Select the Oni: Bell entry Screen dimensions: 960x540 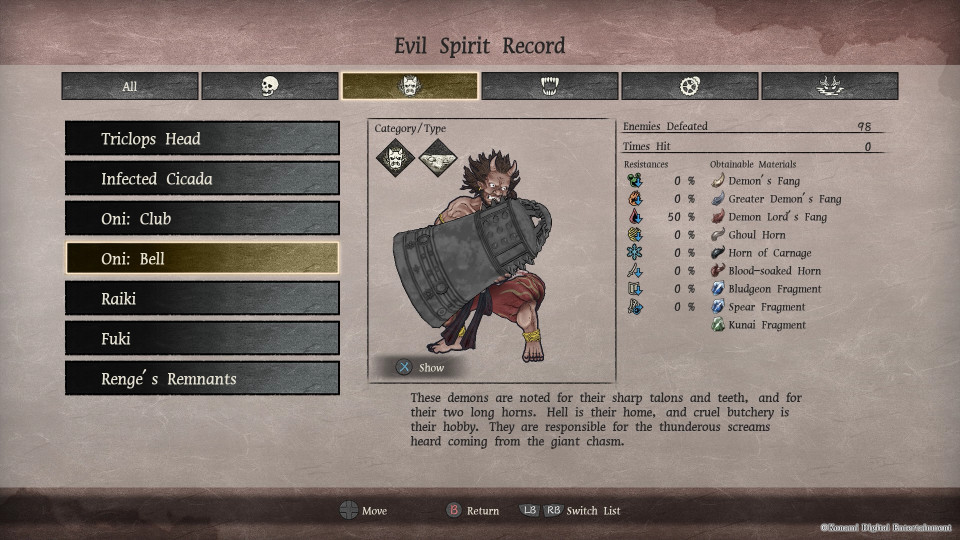click(202, 259)
